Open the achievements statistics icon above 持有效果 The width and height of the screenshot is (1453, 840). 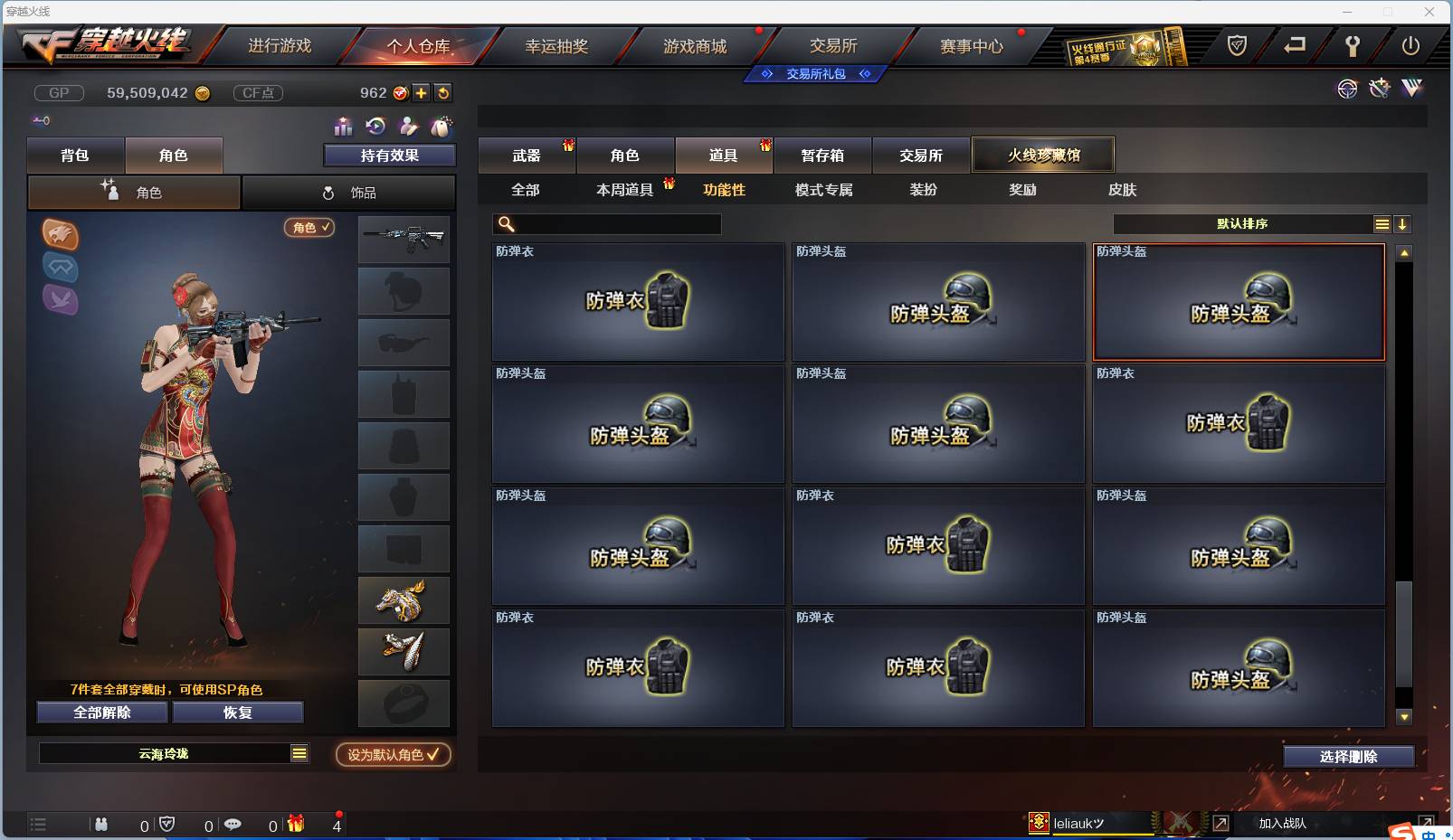click(x=344, y=127)
